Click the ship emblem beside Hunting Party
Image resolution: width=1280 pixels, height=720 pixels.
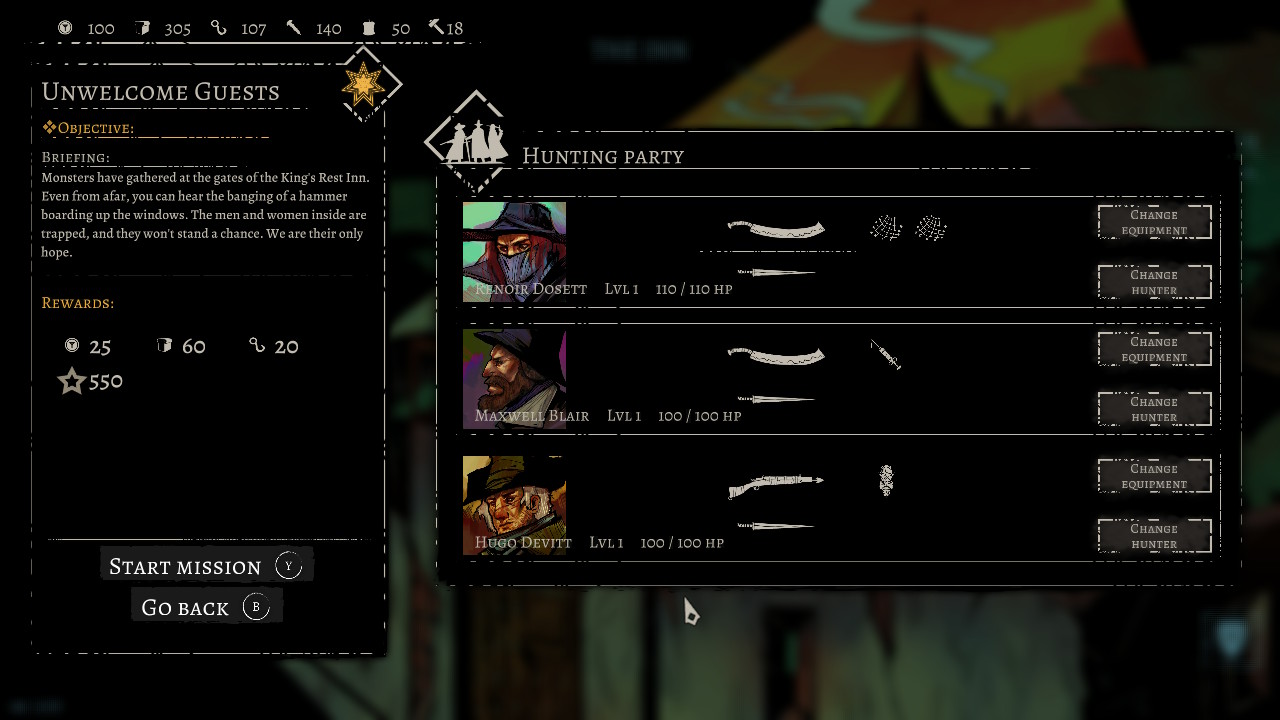[x=473, y=143]
